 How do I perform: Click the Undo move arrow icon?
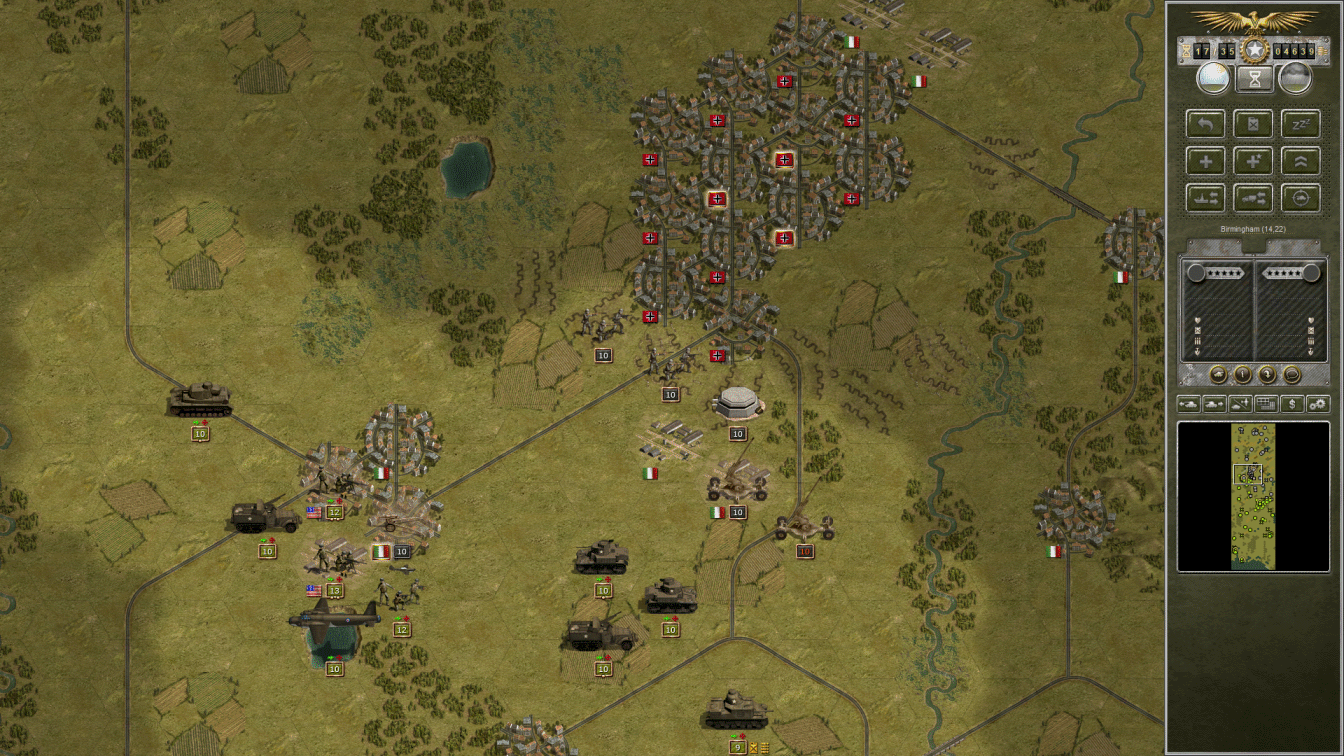(1205, 123)
